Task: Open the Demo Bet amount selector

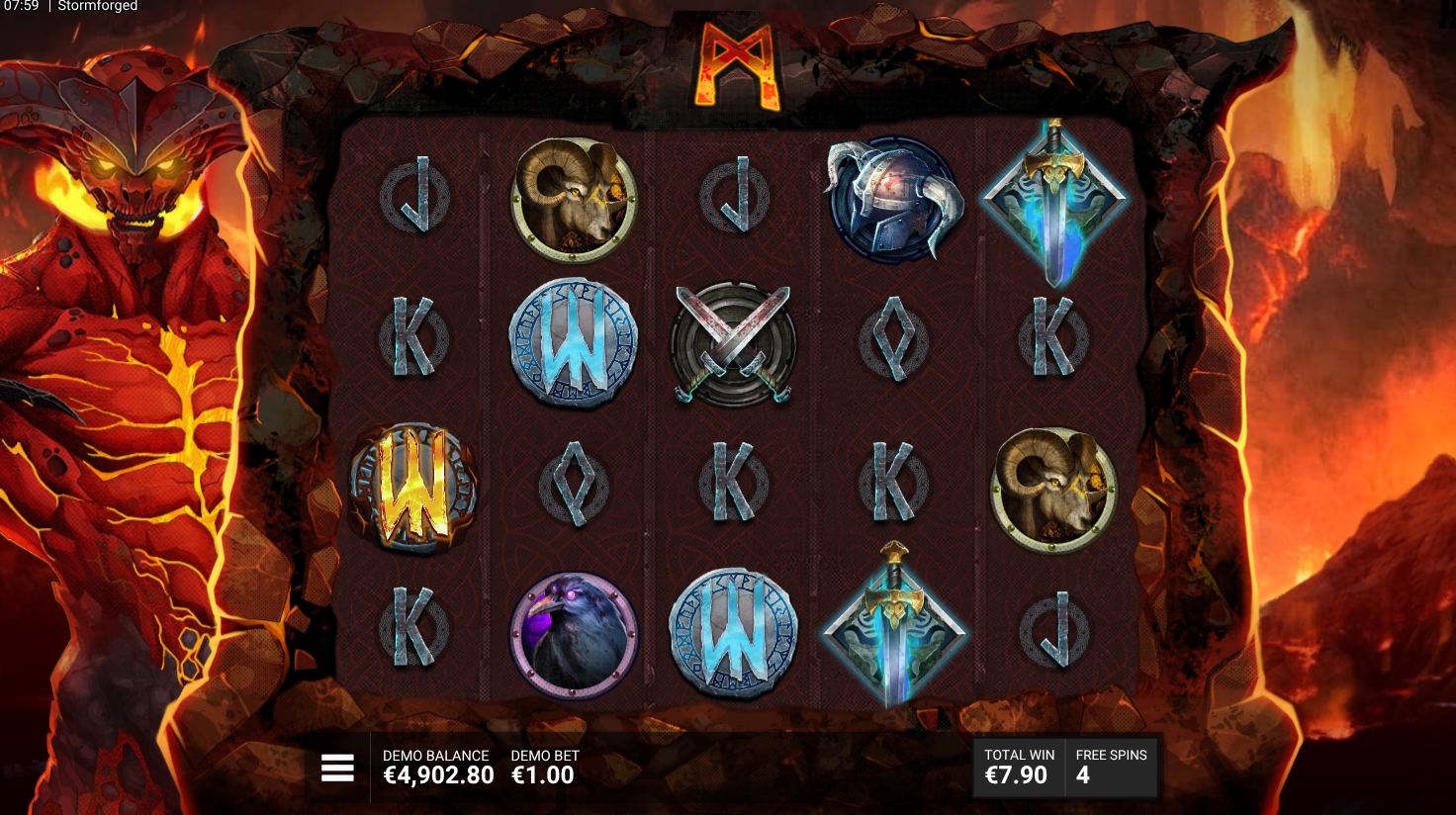Action: click(544, 768)
